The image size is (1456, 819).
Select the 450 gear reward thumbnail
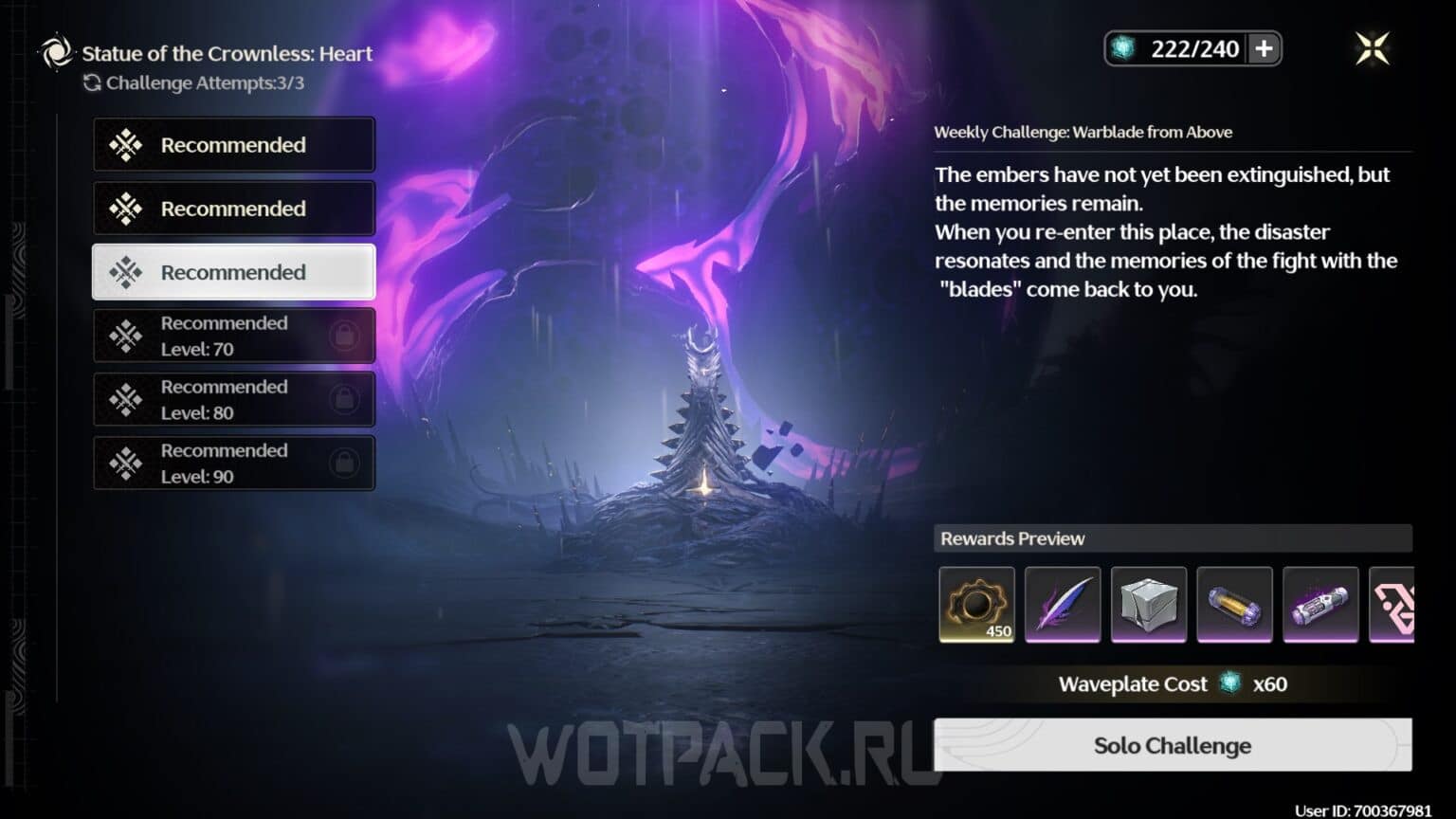pos(976,605)
